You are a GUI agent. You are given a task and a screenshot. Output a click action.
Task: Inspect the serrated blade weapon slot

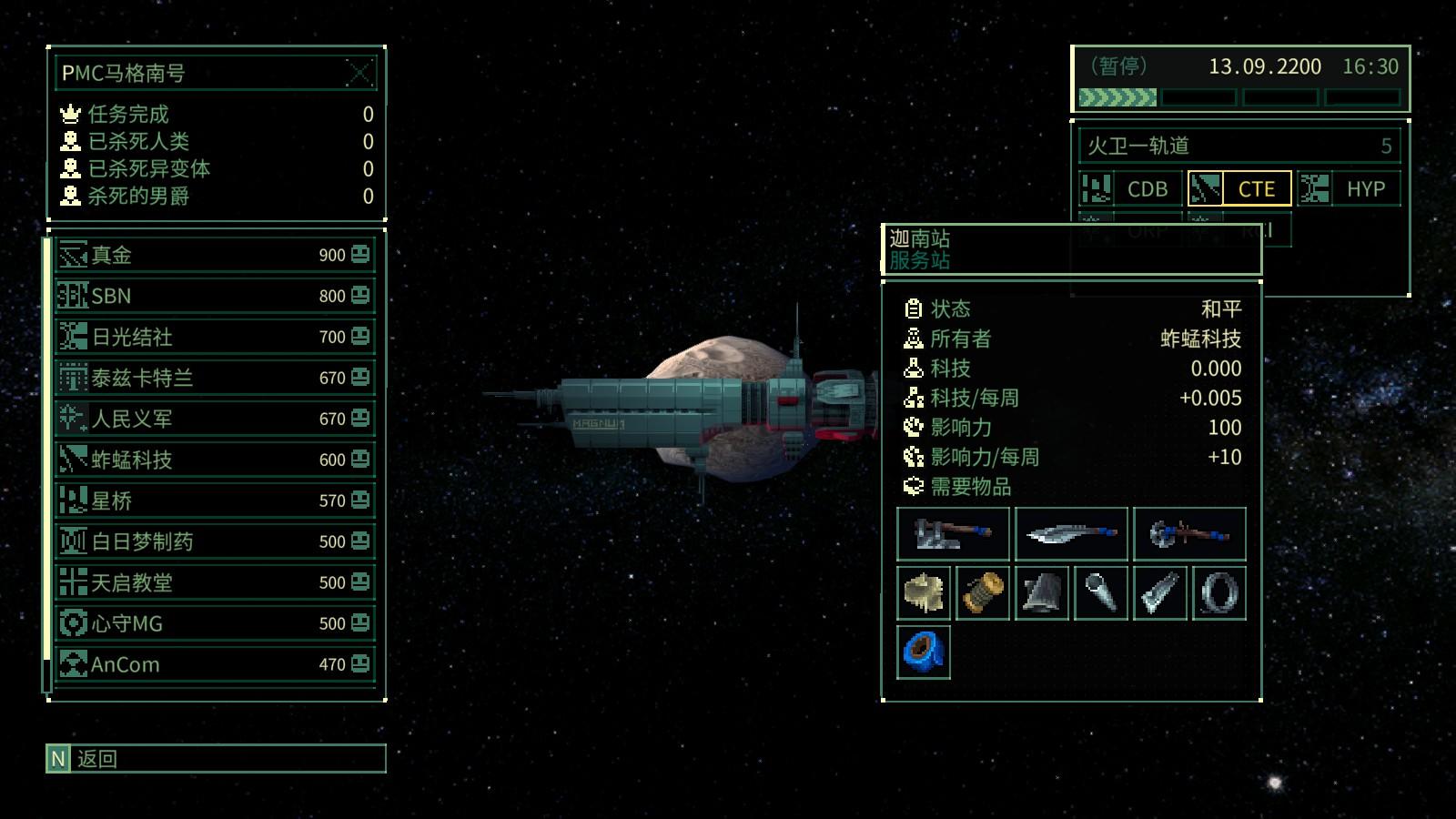pyautogui.click(x=1071, y=534)
